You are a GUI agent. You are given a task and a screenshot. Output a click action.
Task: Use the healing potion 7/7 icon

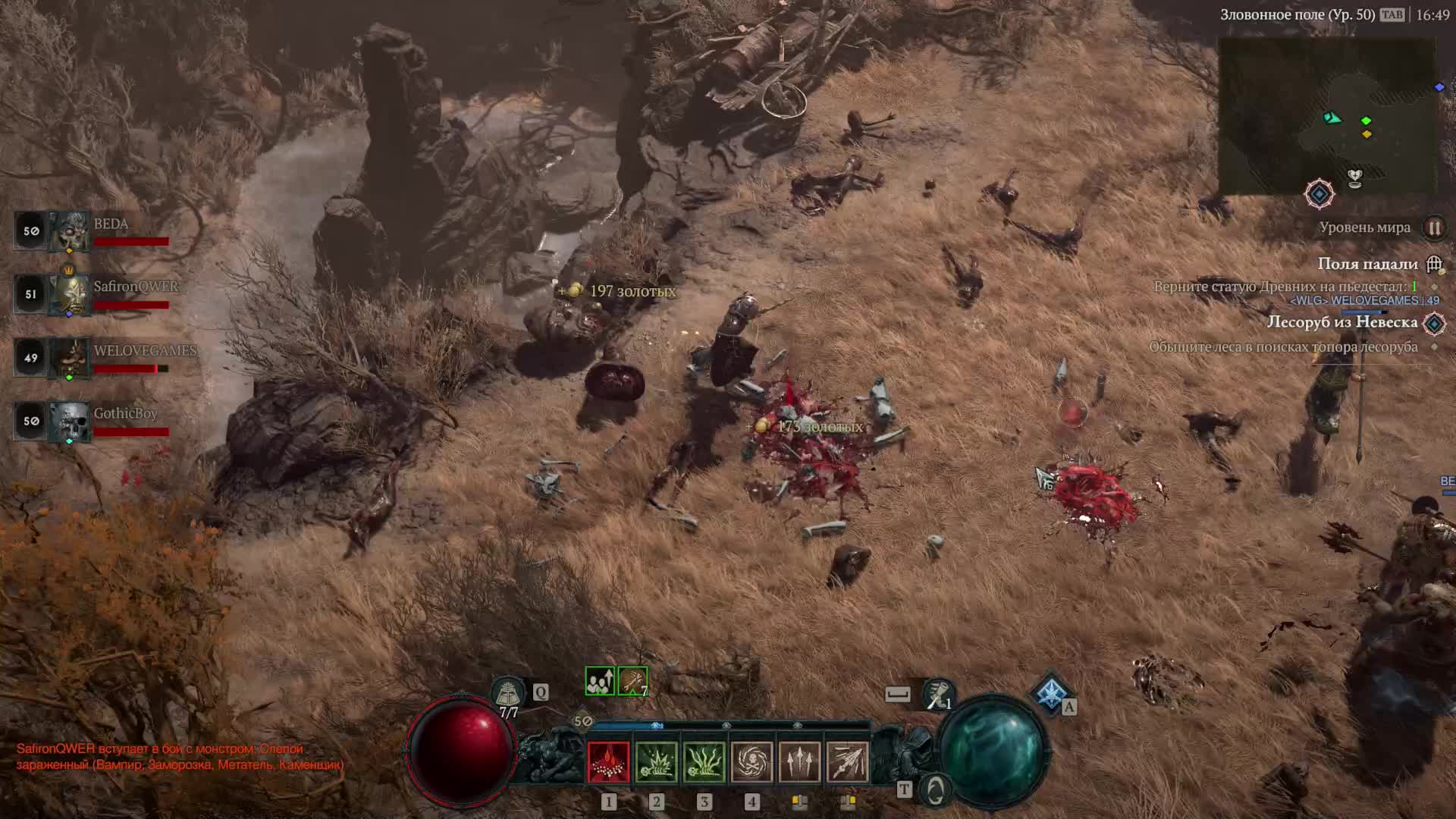point(508,693)
